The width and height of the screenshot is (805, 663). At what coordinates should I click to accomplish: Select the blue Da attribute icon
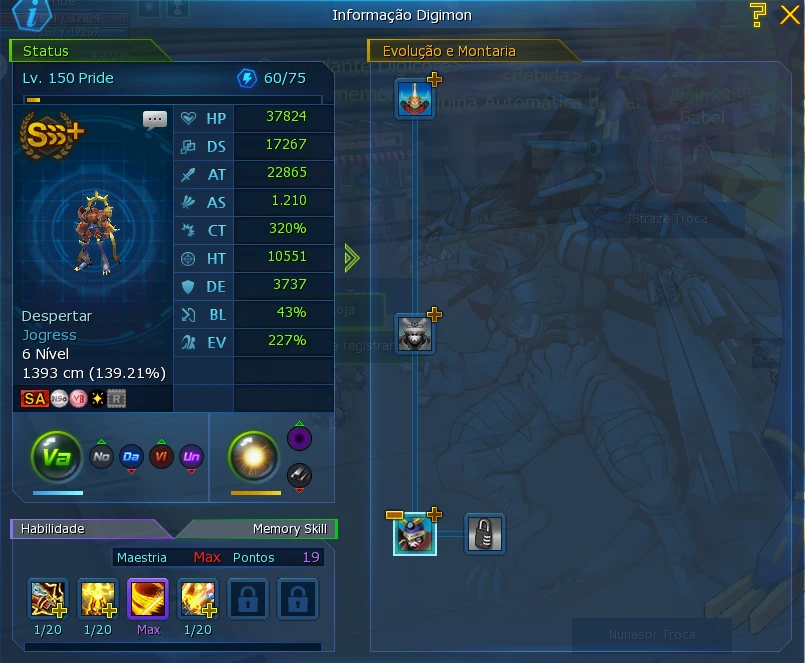pos(131,458)
